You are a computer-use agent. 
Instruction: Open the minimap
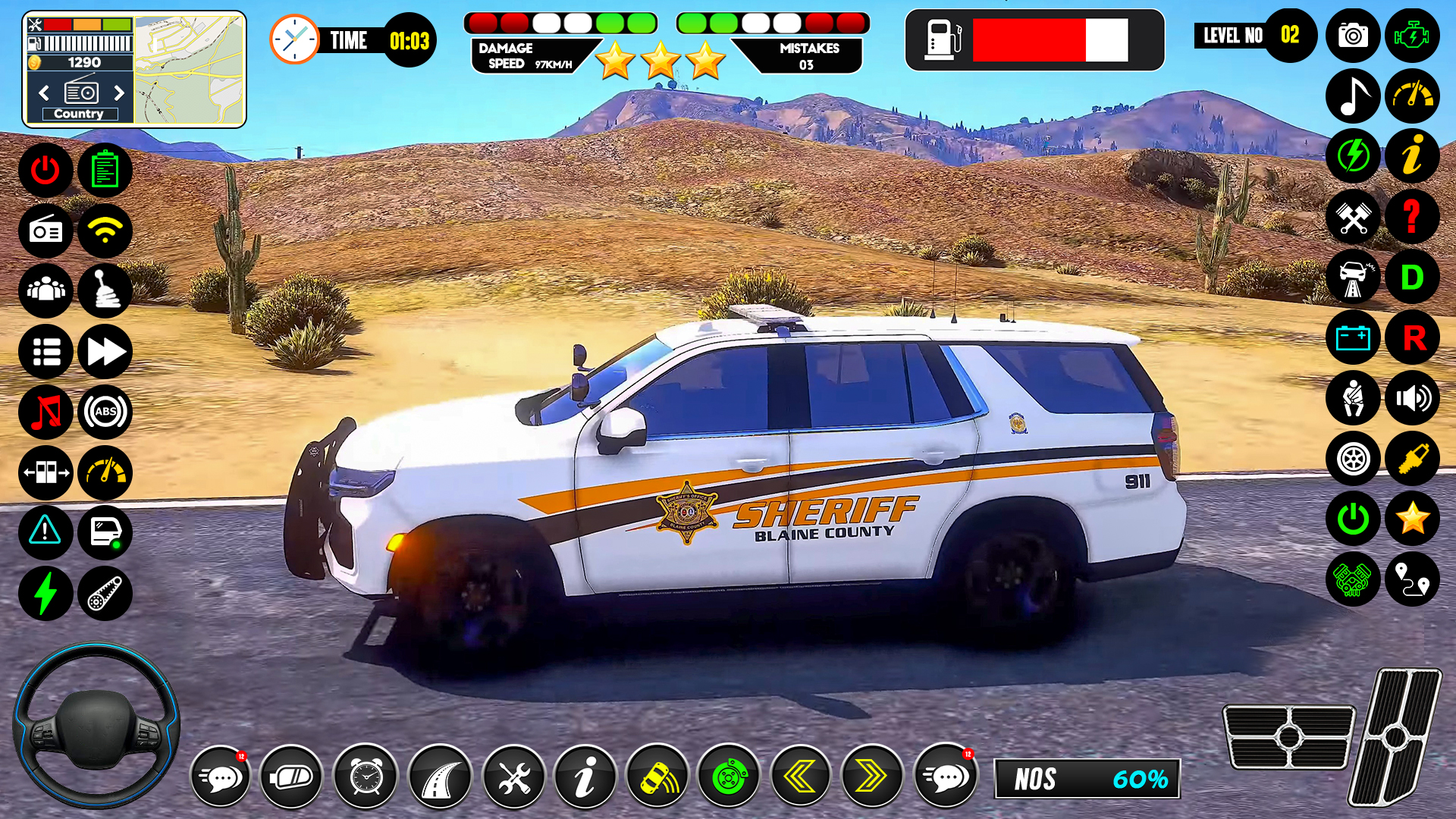pos(190,70)
